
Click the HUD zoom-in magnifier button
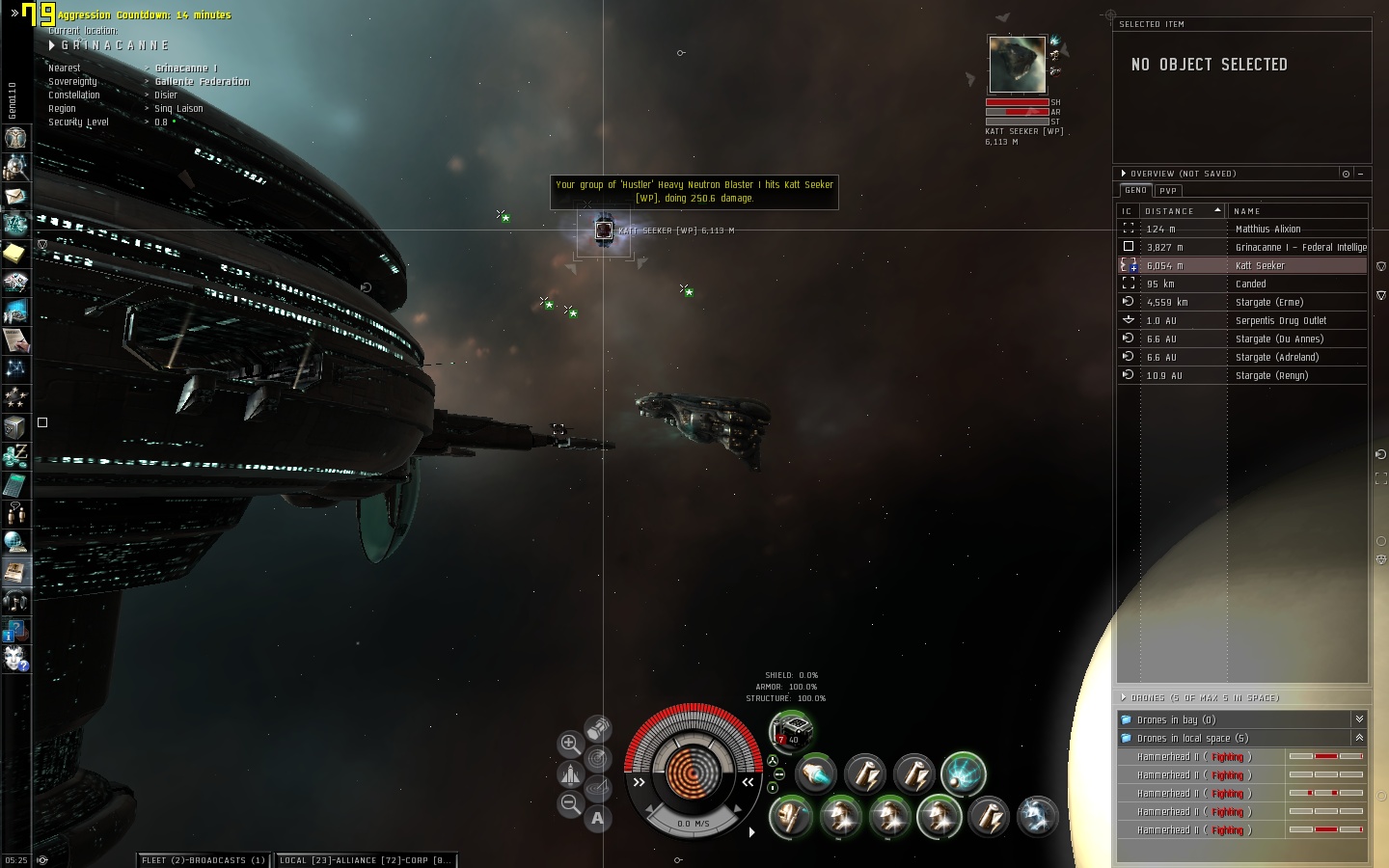pos(570,744)
